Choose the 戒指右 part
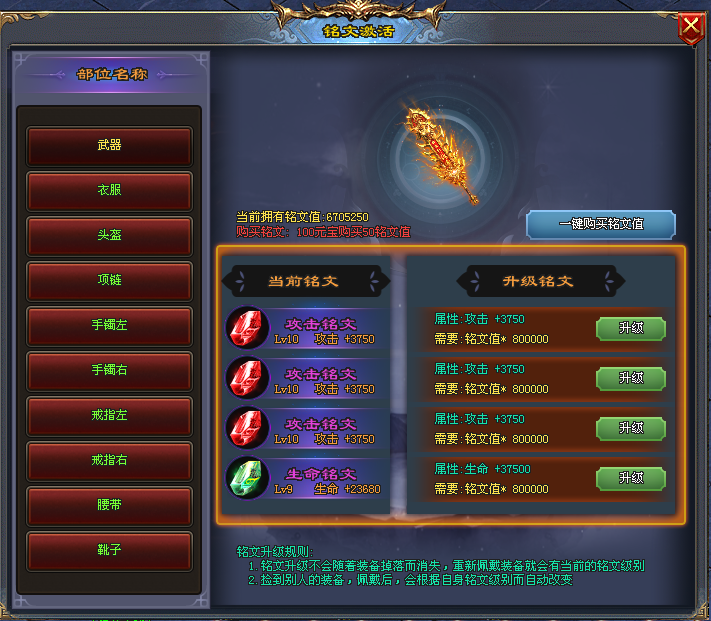This screenshot has width=711, height=621. tap(110, 460)
